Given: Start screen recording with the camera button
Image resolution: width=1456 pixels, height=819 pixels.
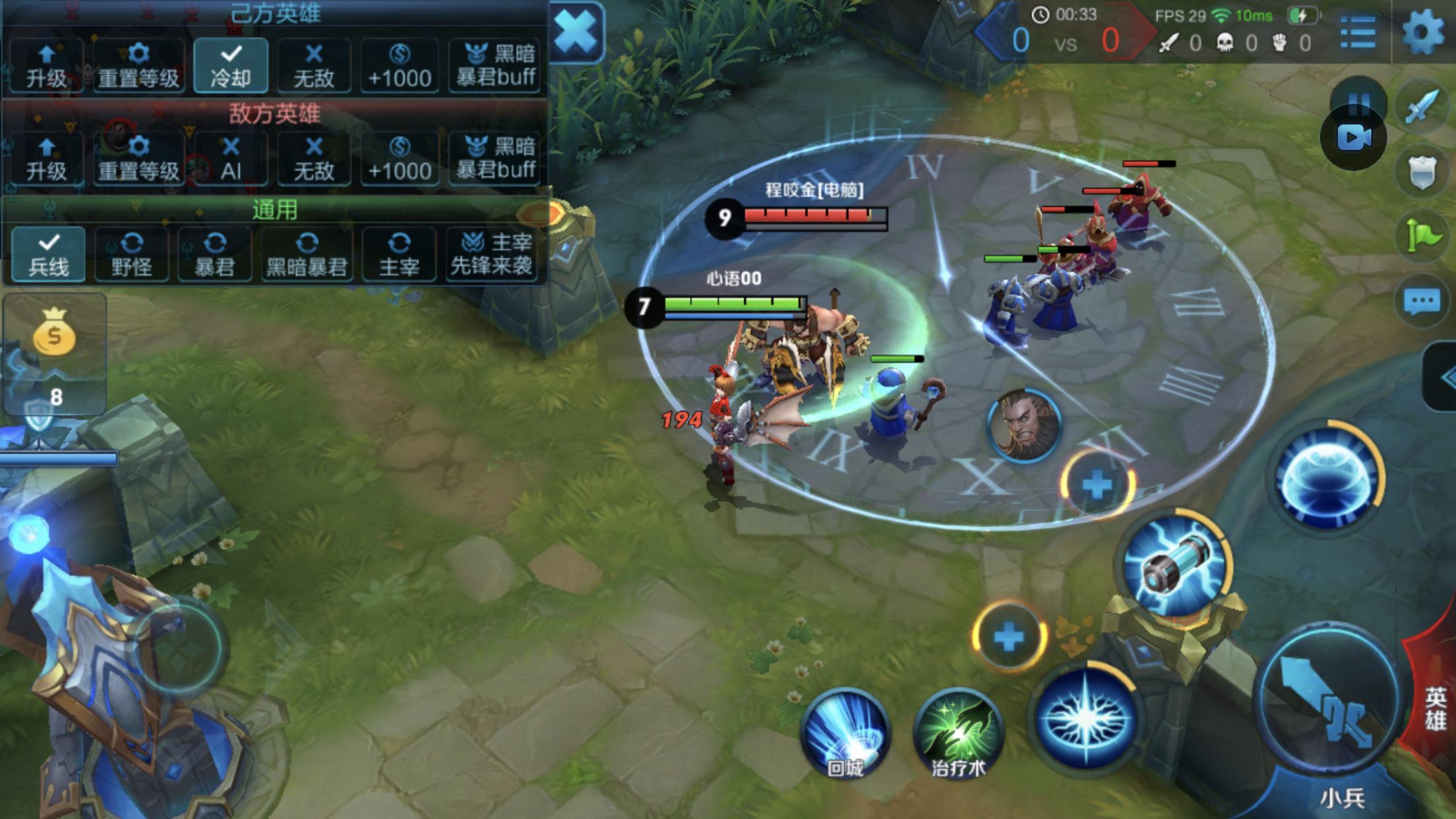Looking at the screenshot, I should (x=1354, y=138).
